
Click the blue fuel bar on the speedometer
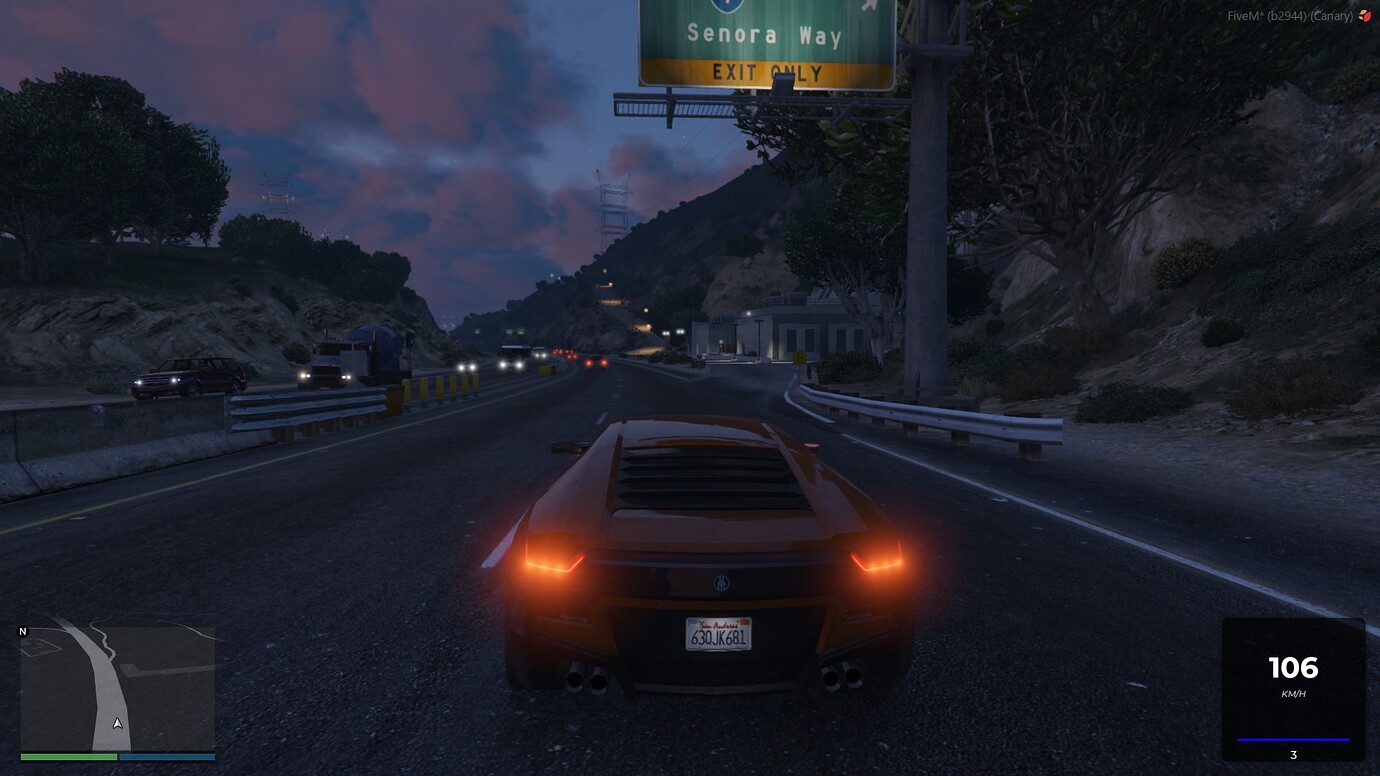point(1292,737)
